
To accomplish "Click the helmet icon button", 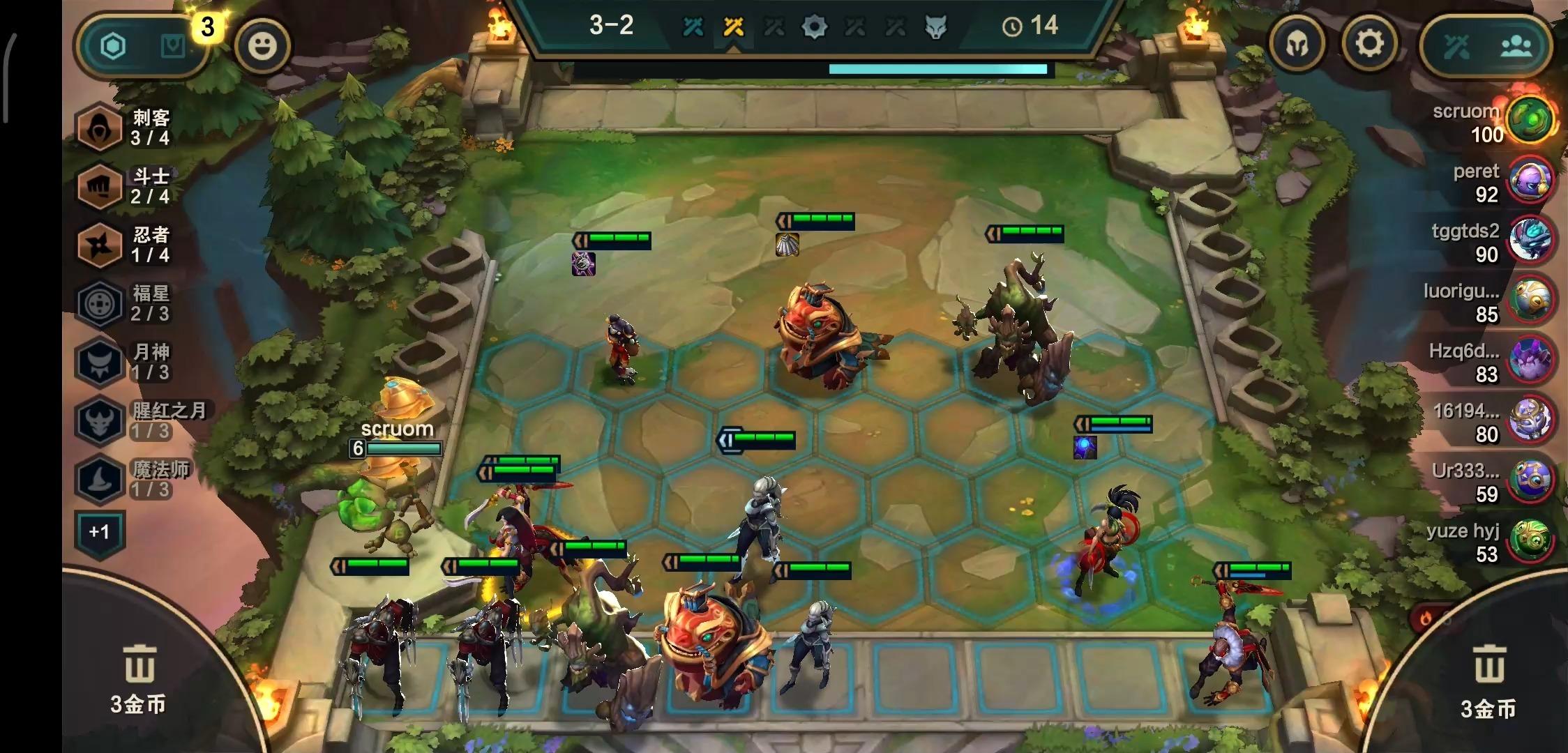I will pos(1297,45).
